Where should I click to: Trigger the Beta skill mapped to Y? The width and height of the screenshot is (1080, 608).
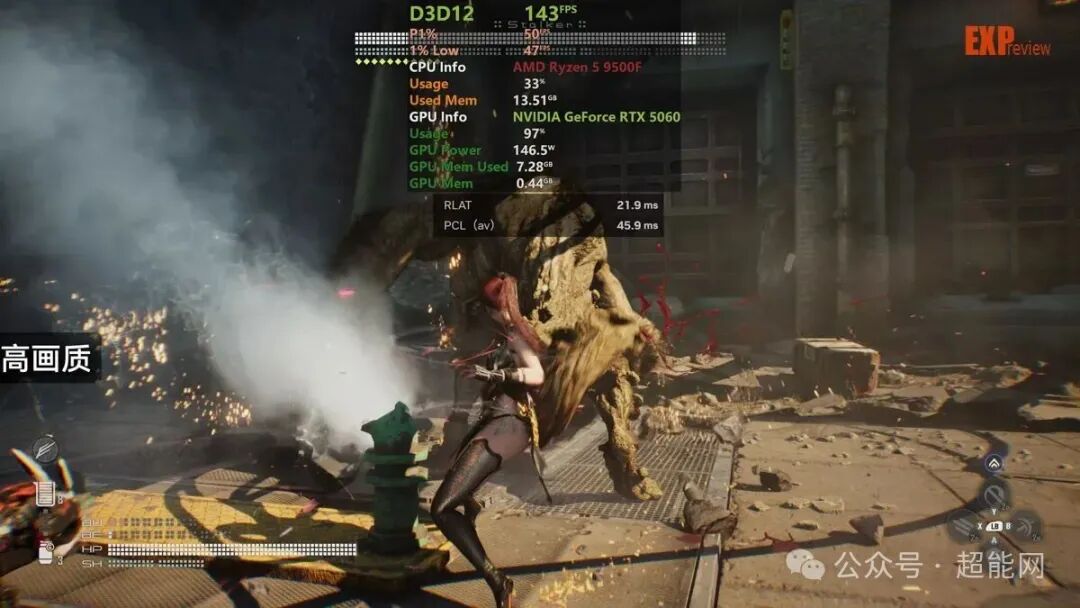(993, 495)
